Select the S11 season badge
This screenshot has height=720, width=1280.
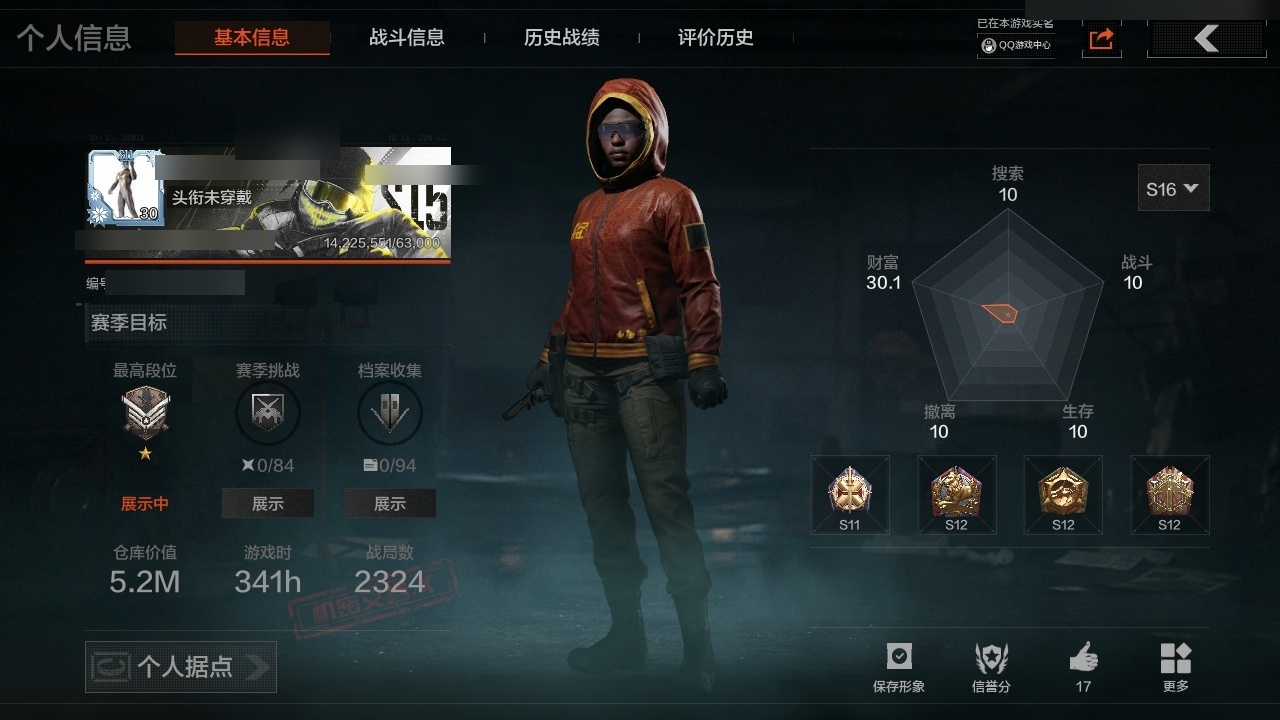(850, 495)
